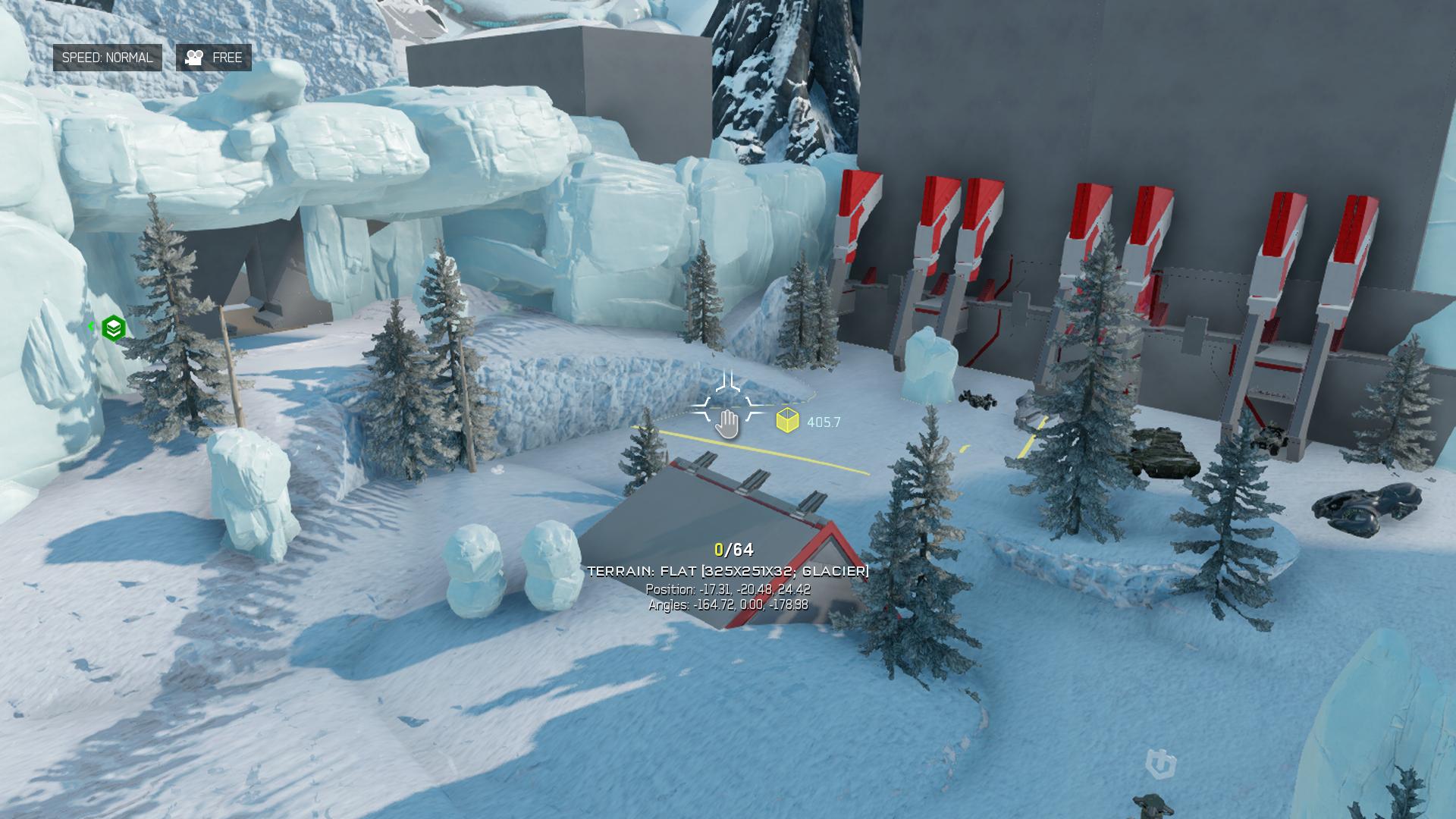Click the yellow cube object marker

[787, 421]
